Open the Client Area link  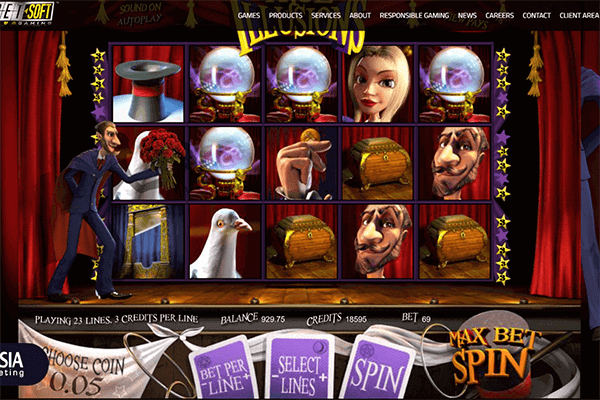(x=580, y=16)
